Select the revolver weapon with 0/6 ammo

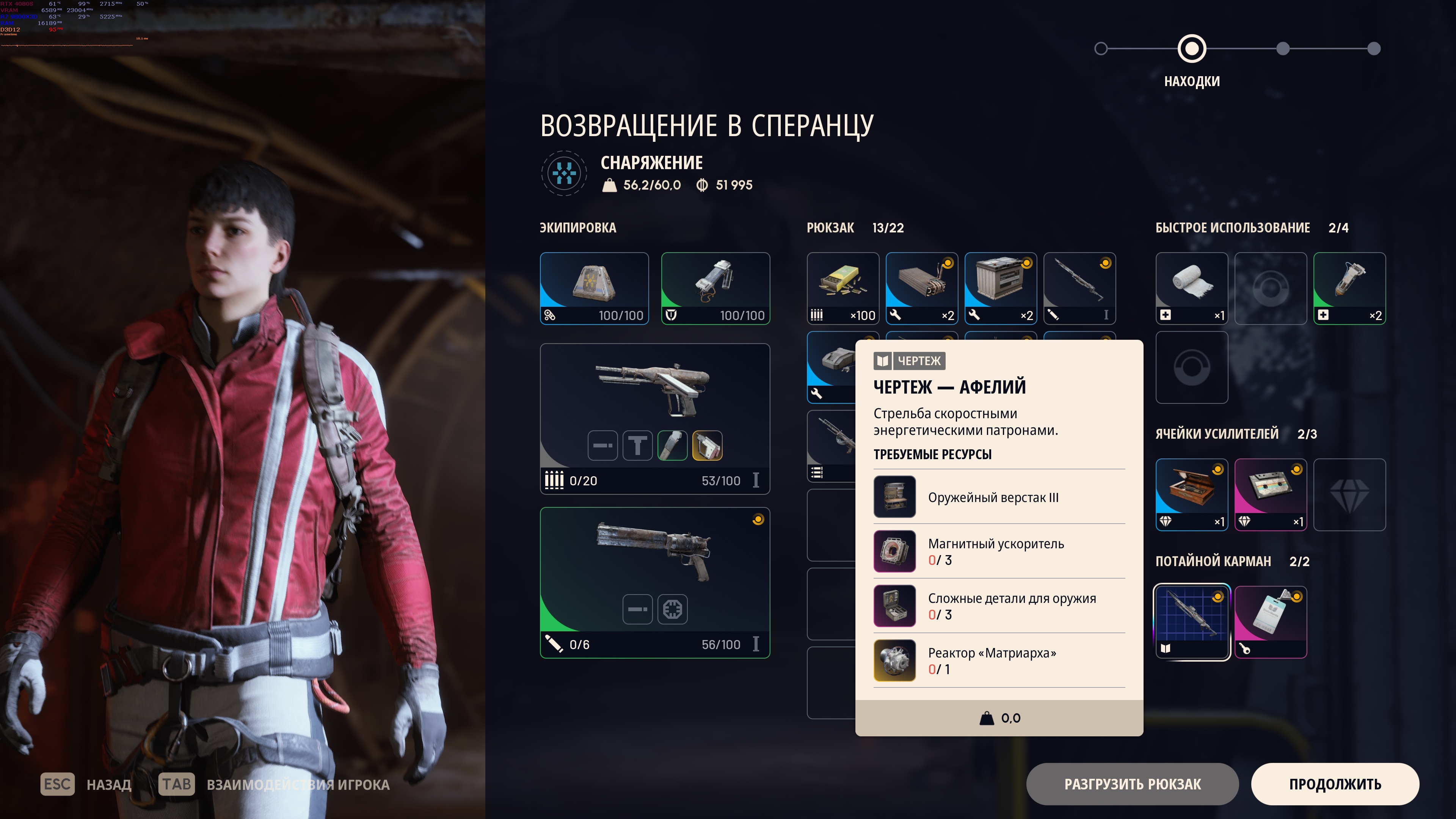(654, 557)
